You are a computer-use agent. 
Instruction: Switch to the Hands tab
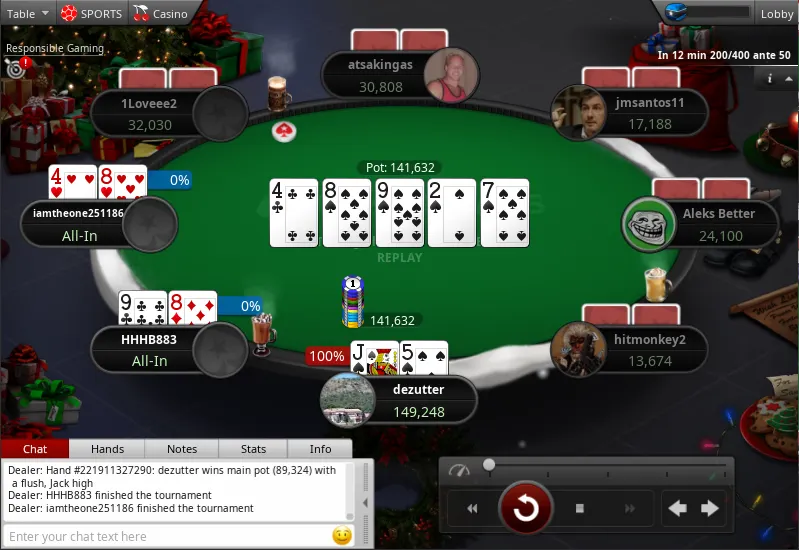click(x=108, y=449)
